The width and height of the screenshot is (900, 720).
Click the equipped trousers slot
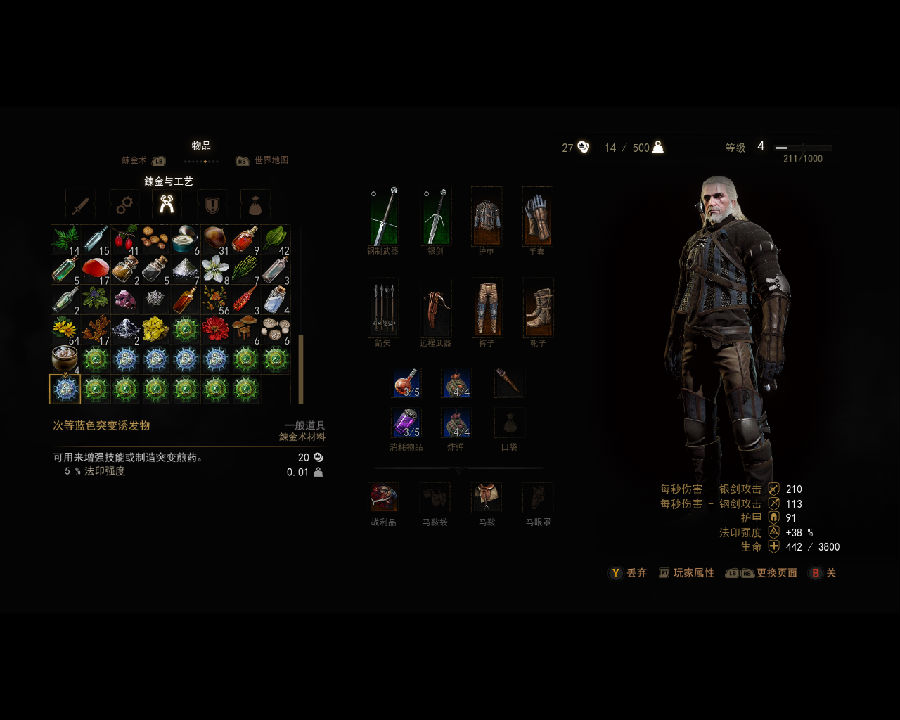(x=486, y=308)
